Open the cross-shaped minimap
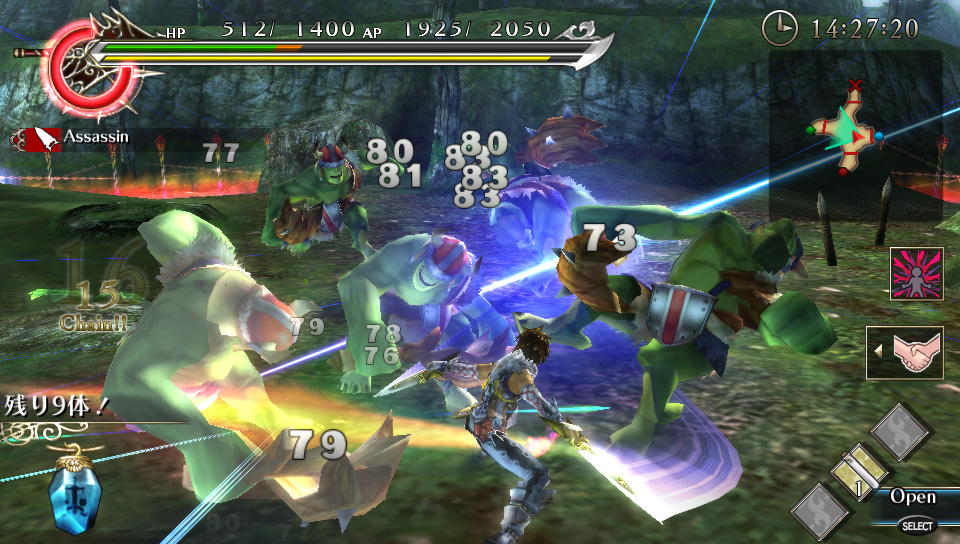This screenshot has height=544, width=960. [846, 134]
